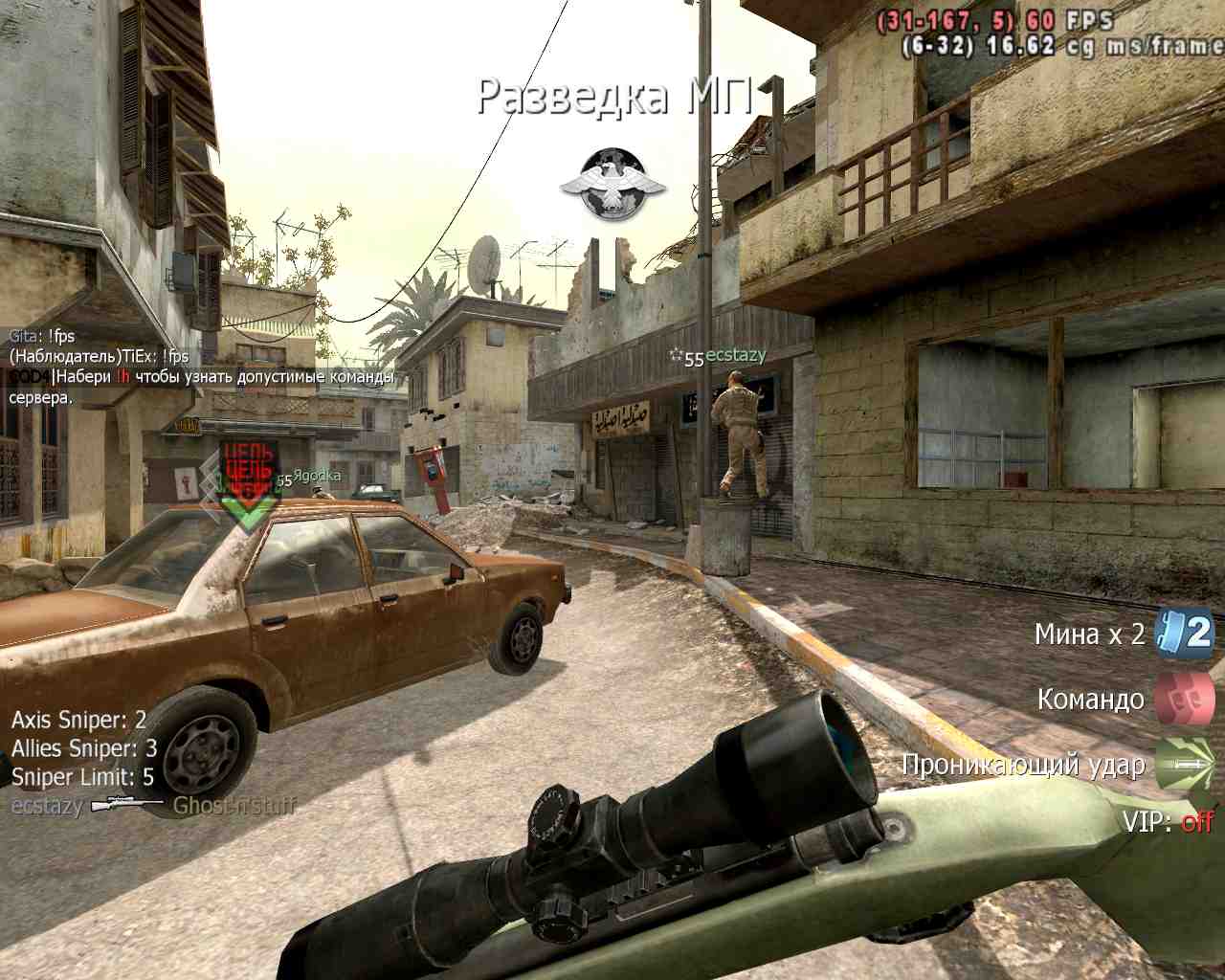The image size is (1225, 980).
Task: Select the Мина x 2 claymore perk icon
Action: point(1184,633)
